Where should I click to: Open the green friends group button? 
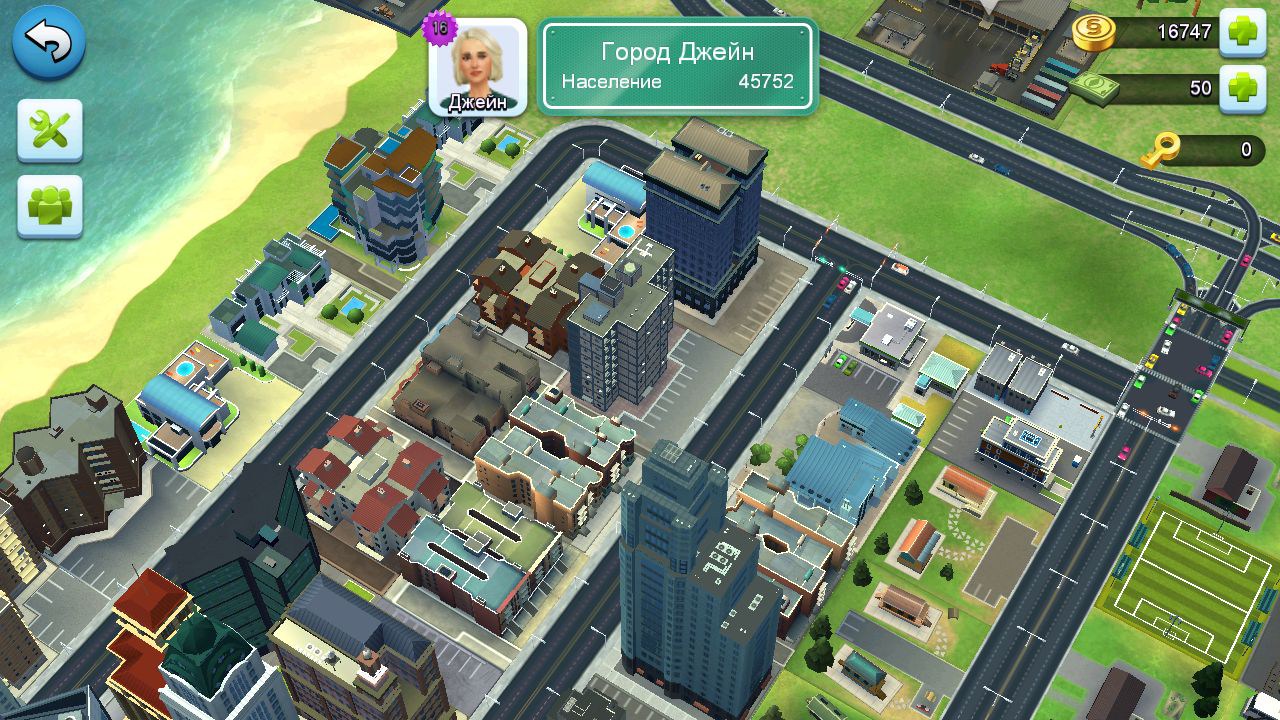tap(49, 207)
